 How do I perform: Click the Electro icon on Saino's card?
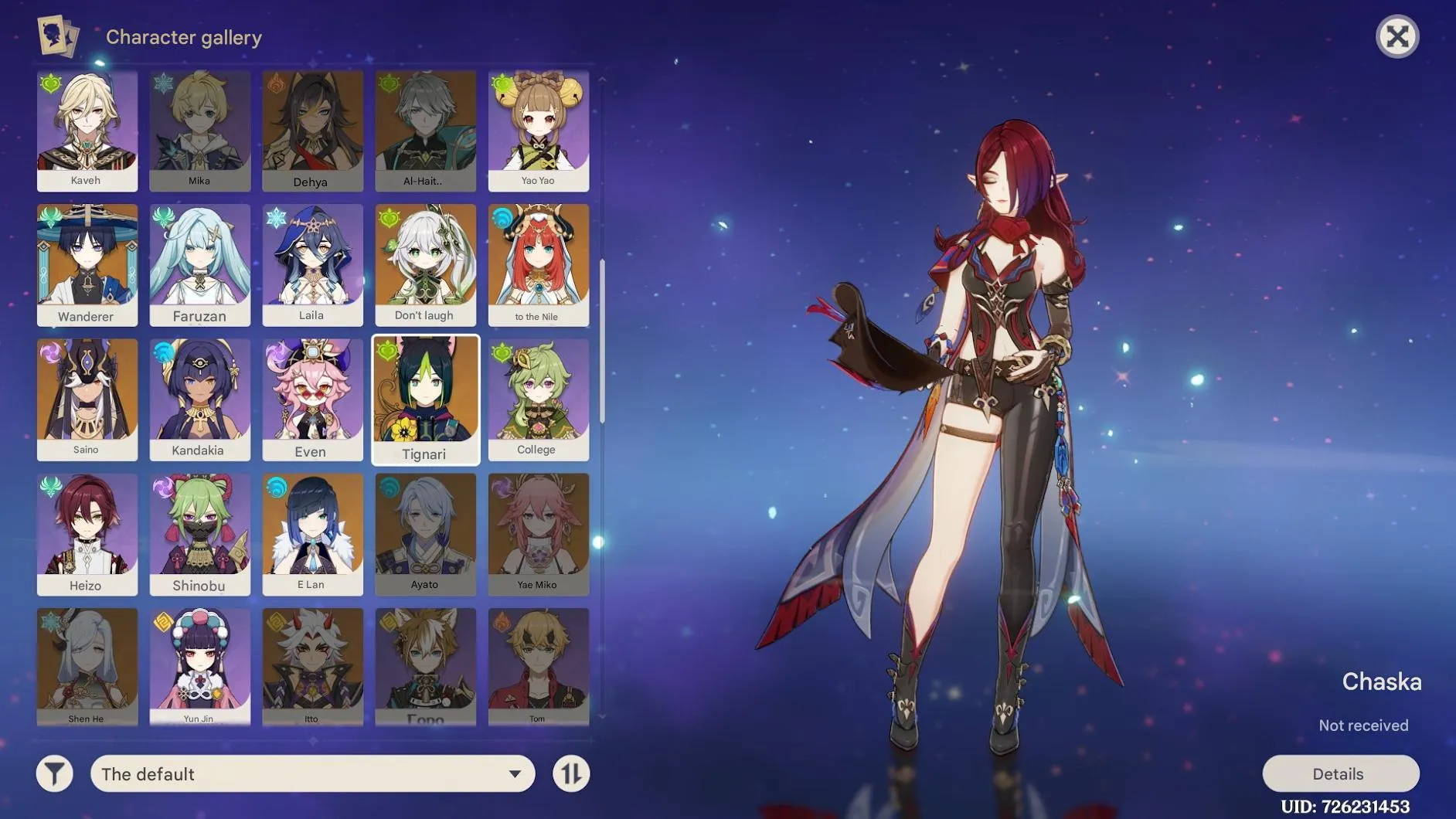tap(49, 352)
